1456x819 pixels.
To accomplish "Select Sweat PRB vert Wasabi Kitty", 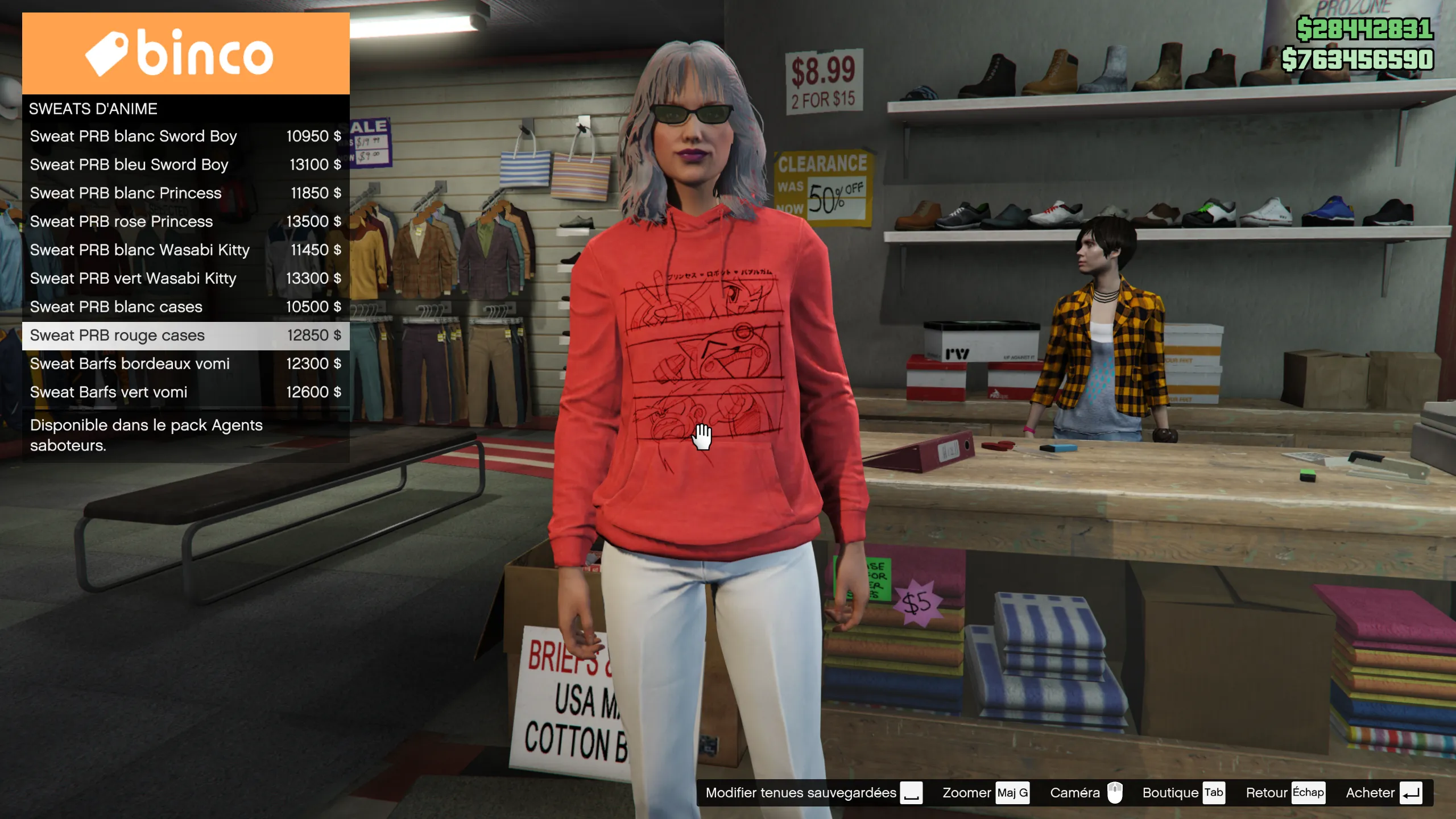I will [185, 279].
